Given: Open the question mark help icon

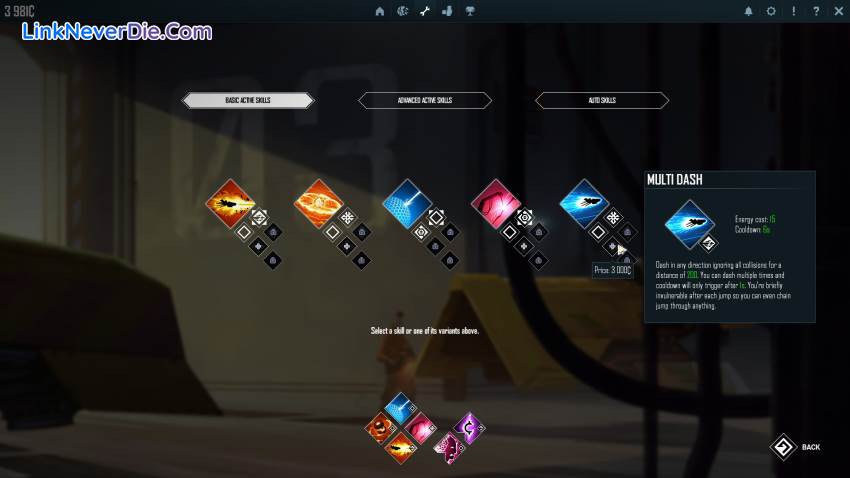Looking at the screenshot, I should point(816,11).
